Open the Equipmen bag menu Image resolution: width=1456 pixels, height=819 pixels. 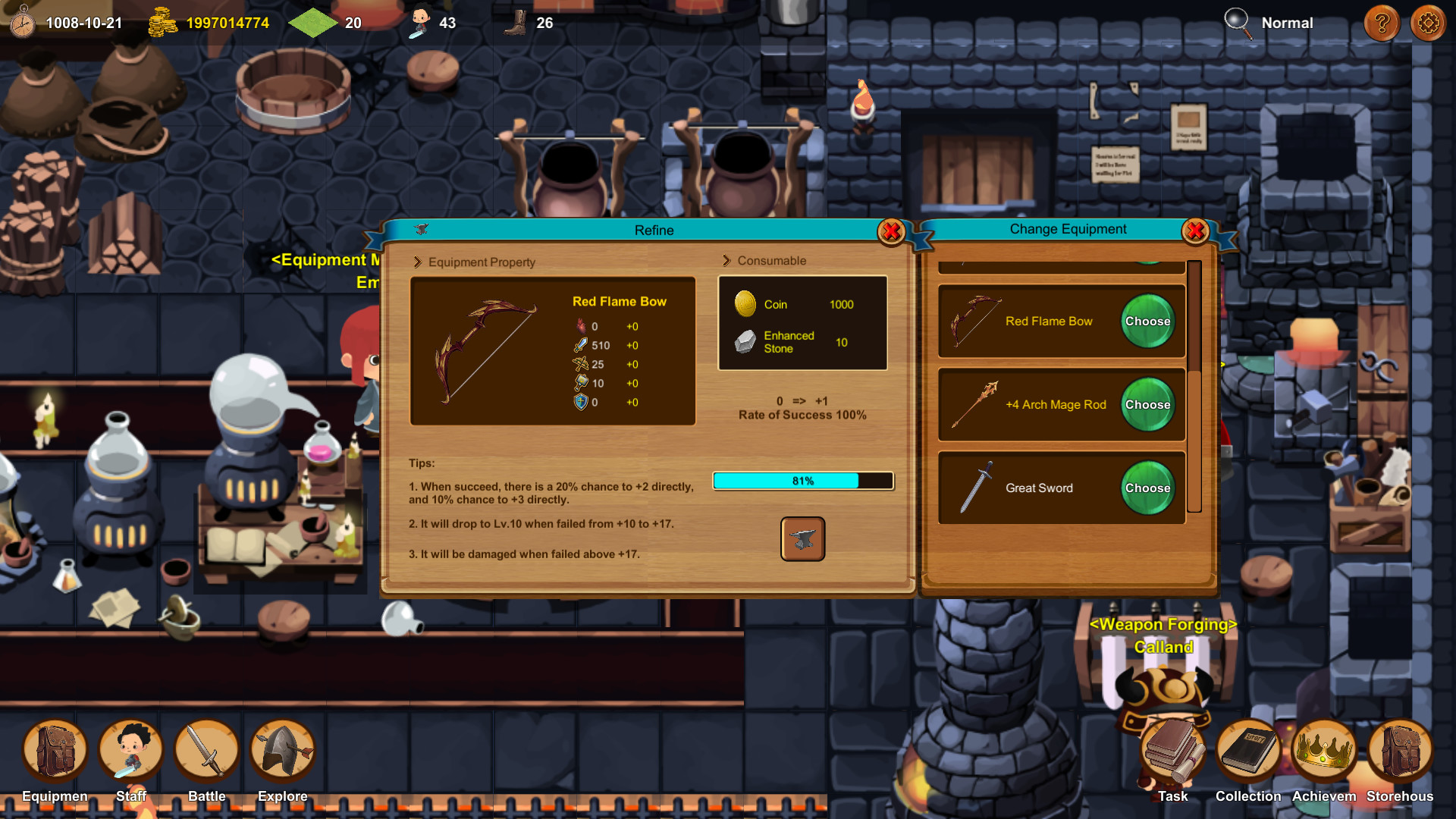coord(53,751)
